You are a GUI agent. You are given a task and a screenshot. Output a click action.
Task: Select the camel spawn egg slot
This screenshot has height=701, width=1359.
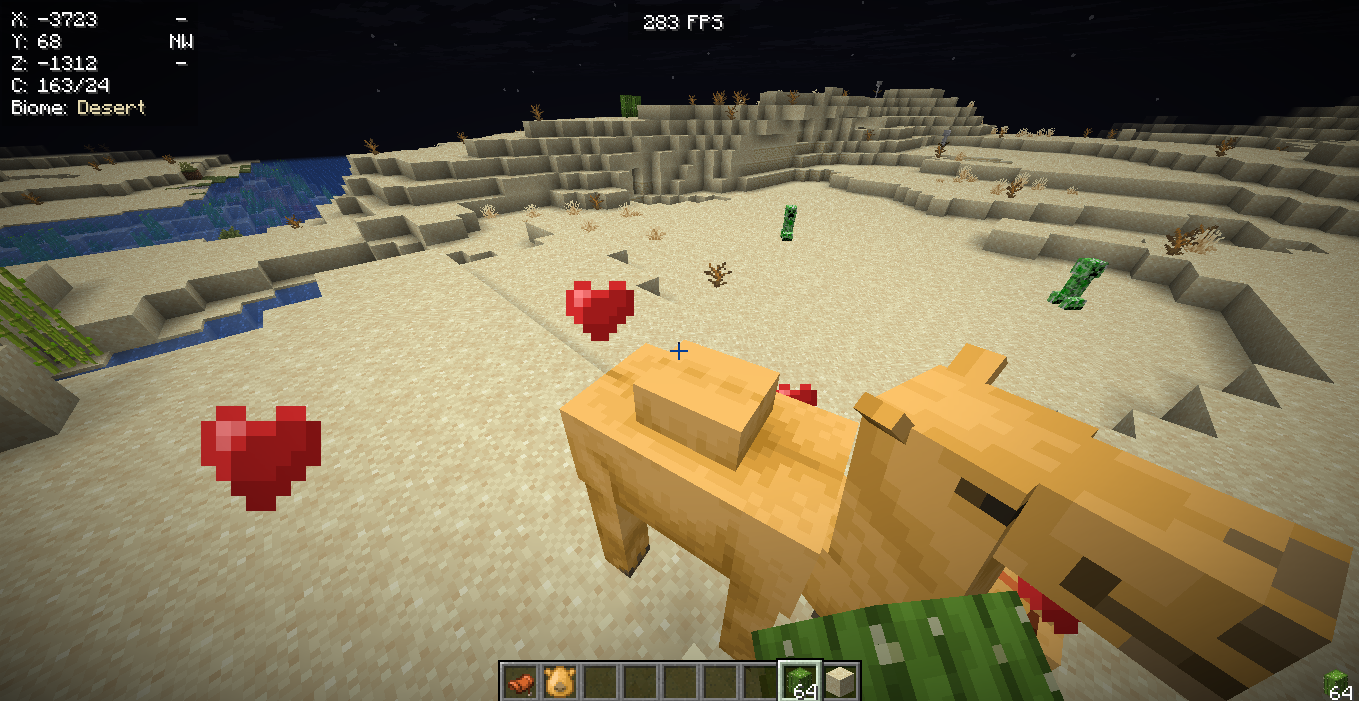560,682
